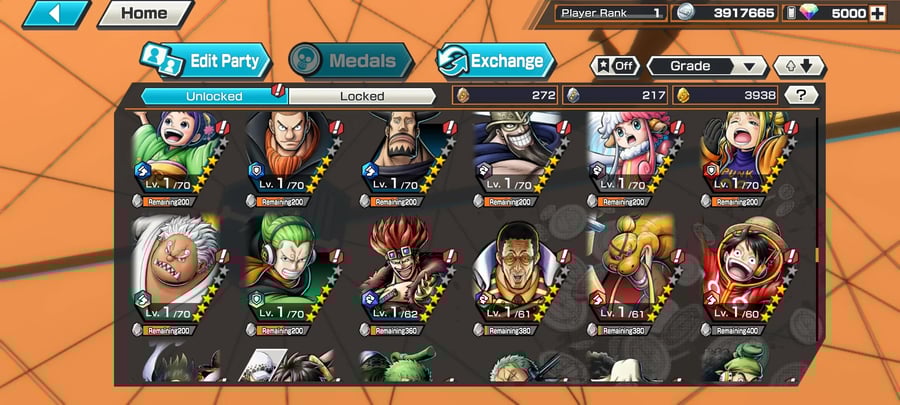Open the Medals menu
Screen dimensions: 900x405
pyautogui.click(x=350, y=61)
